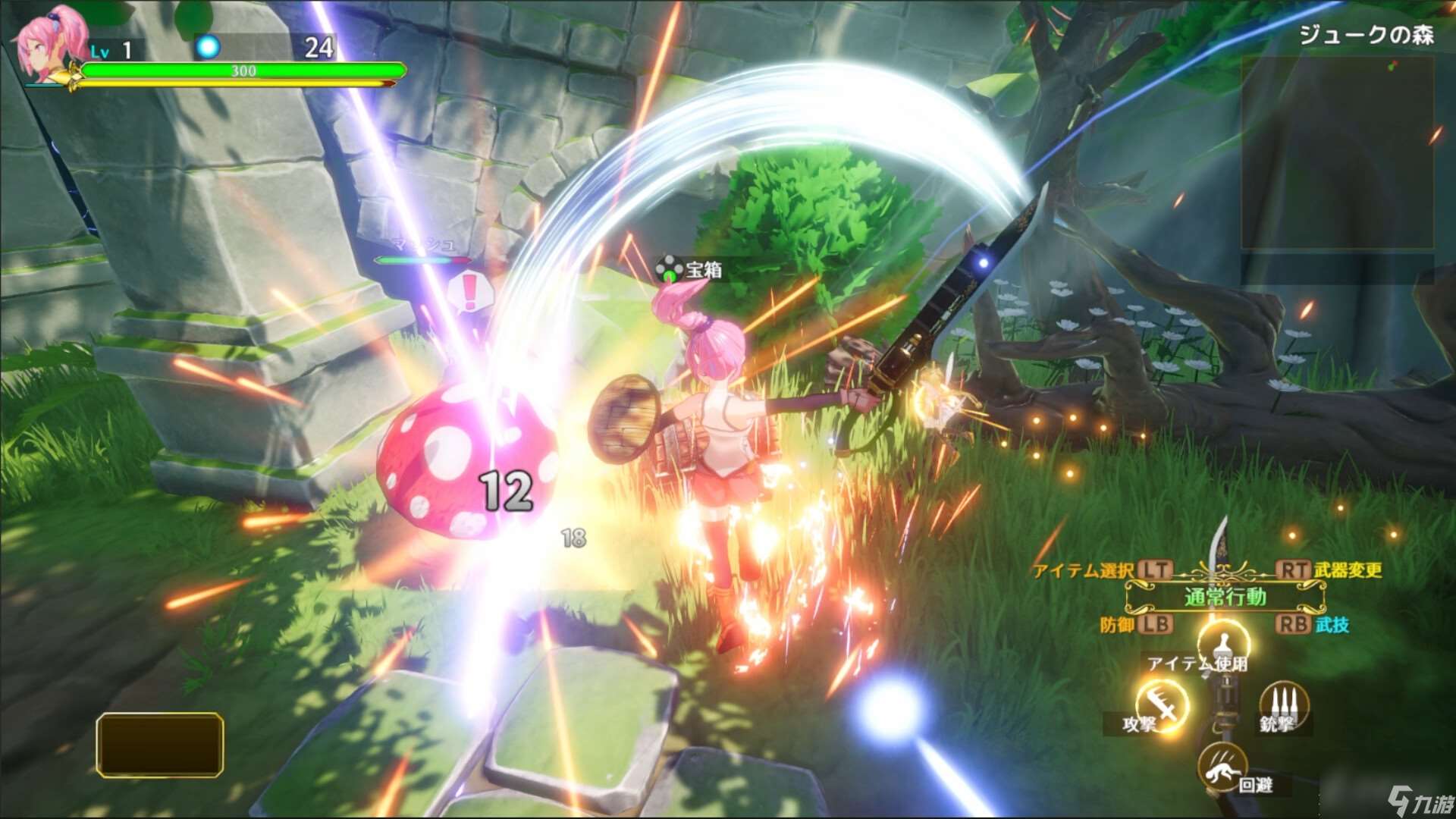
Task: Activate the 攻撃 sword attack icon
Action: [1163, 705]
